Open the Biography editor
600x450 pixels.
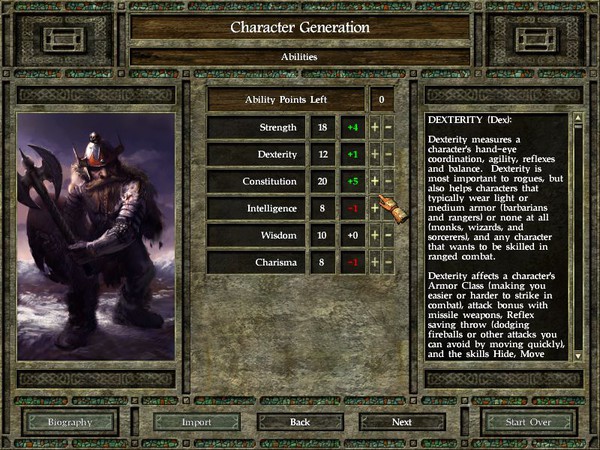[x=70, y=422]
